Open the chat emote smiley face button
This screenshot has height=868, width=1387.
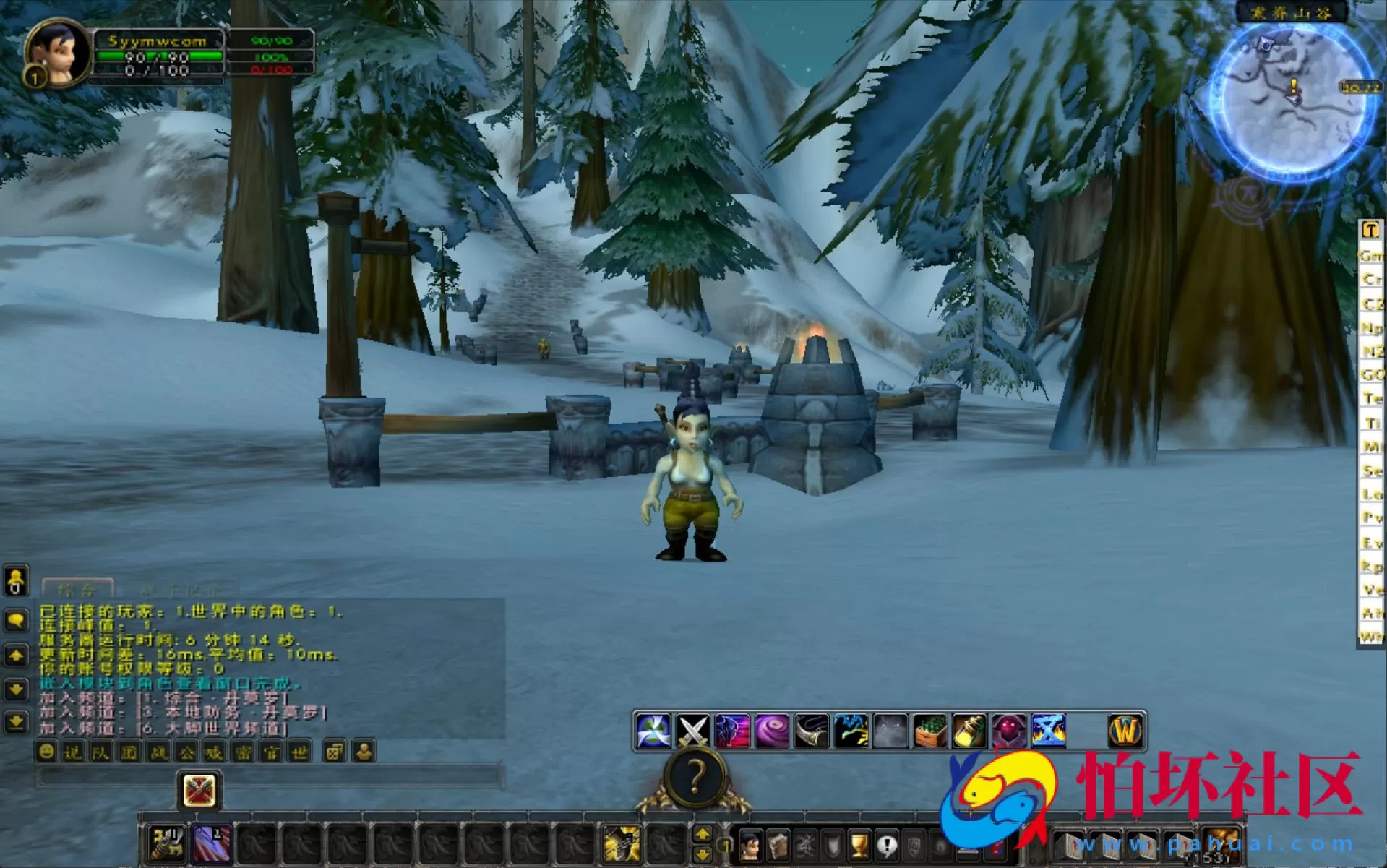pos(46,752)
